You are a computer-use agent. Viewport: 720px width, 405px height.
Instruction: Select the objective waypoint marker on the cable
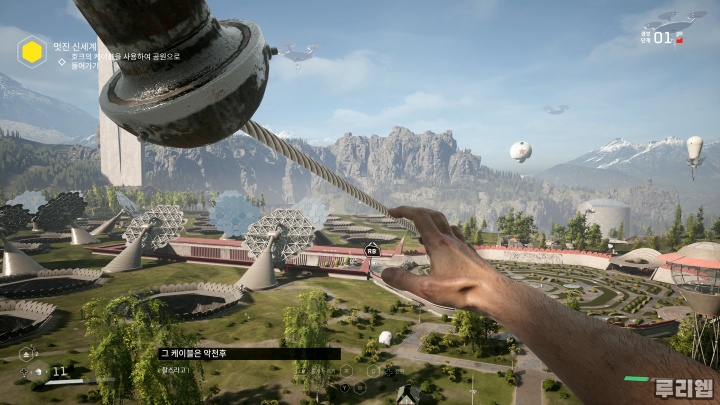(372, 249)
